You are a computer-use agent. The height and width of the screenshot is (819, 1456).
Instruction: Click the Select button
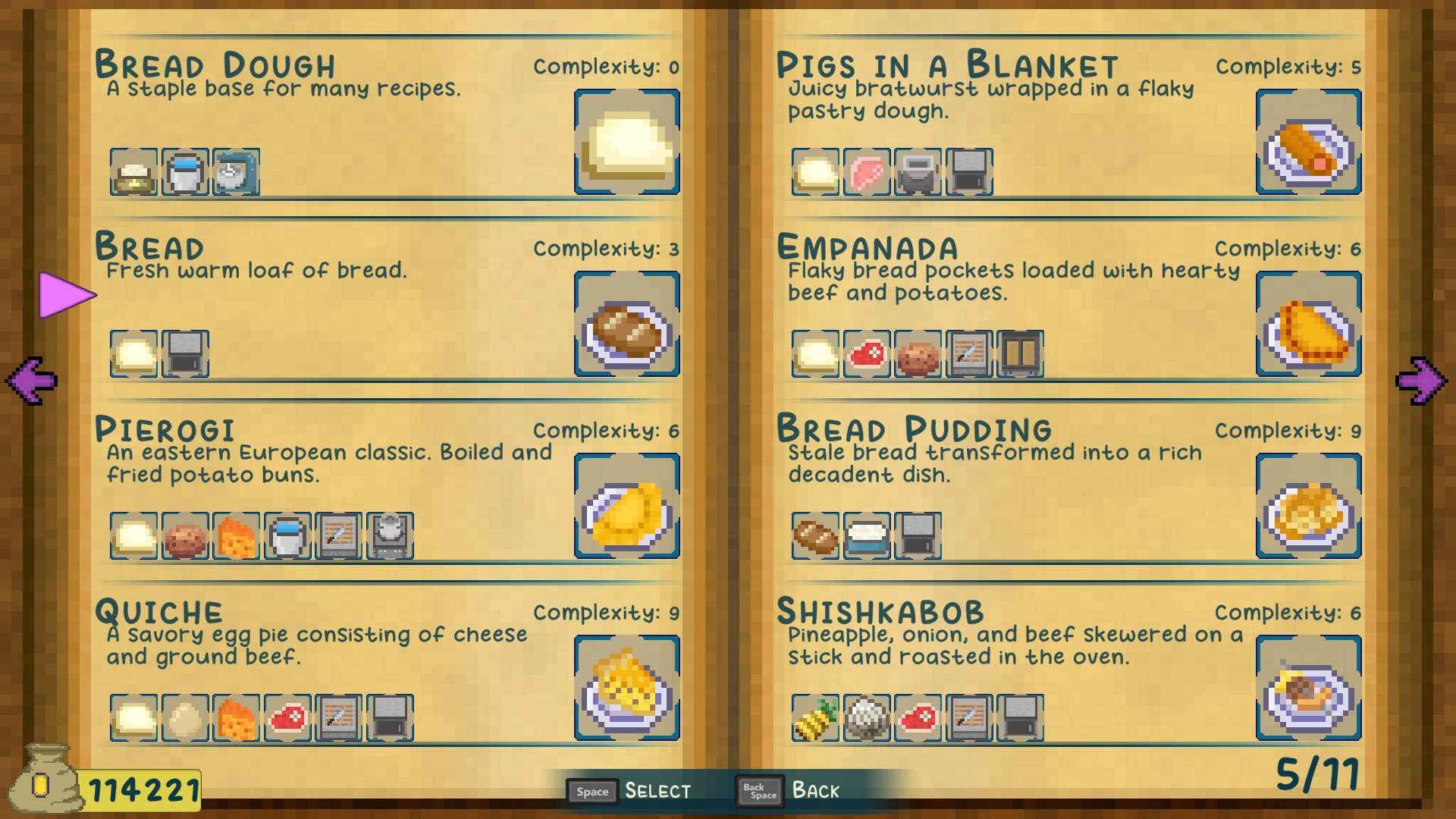point(629,791)
